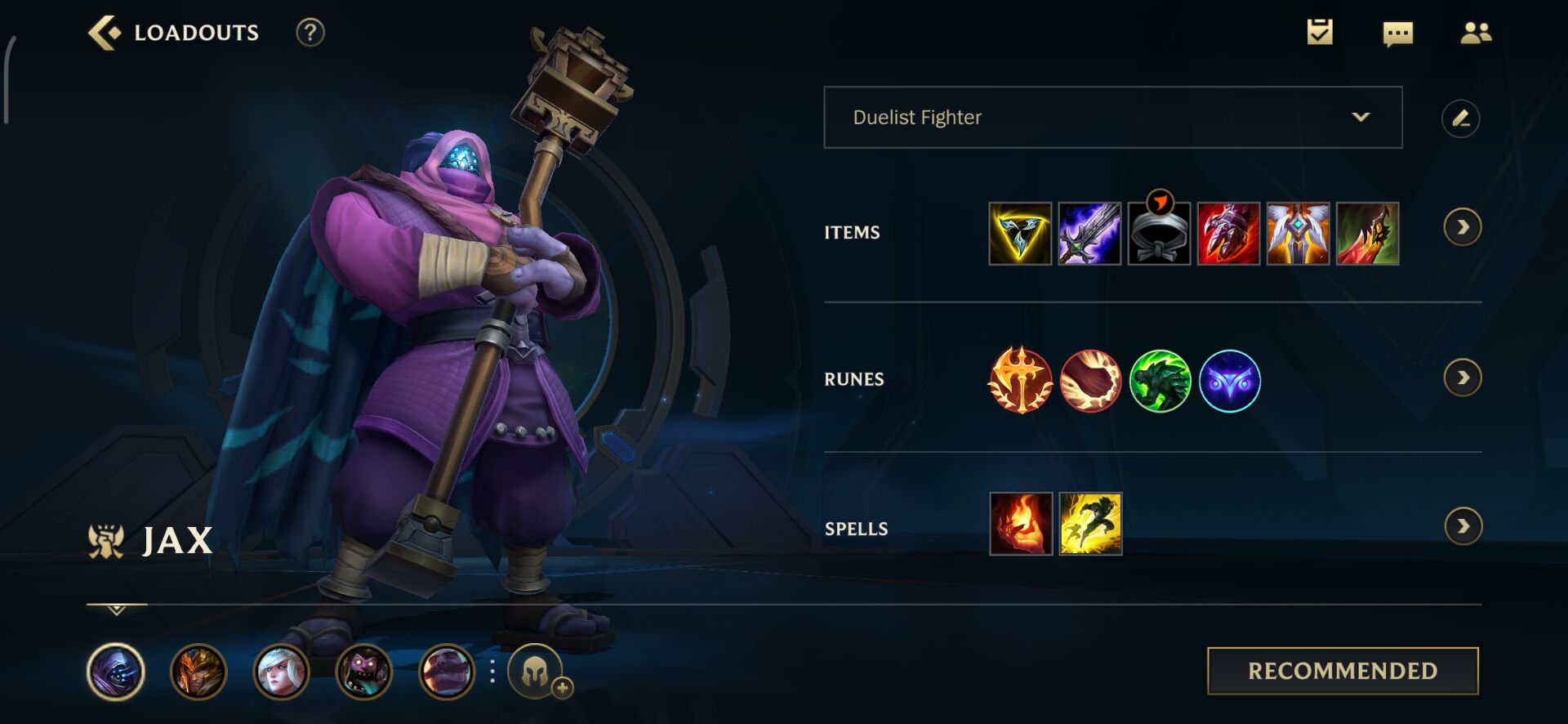1568x724 pixels.
Task: Open the Items edit arrow
Action: [1462, 227]
